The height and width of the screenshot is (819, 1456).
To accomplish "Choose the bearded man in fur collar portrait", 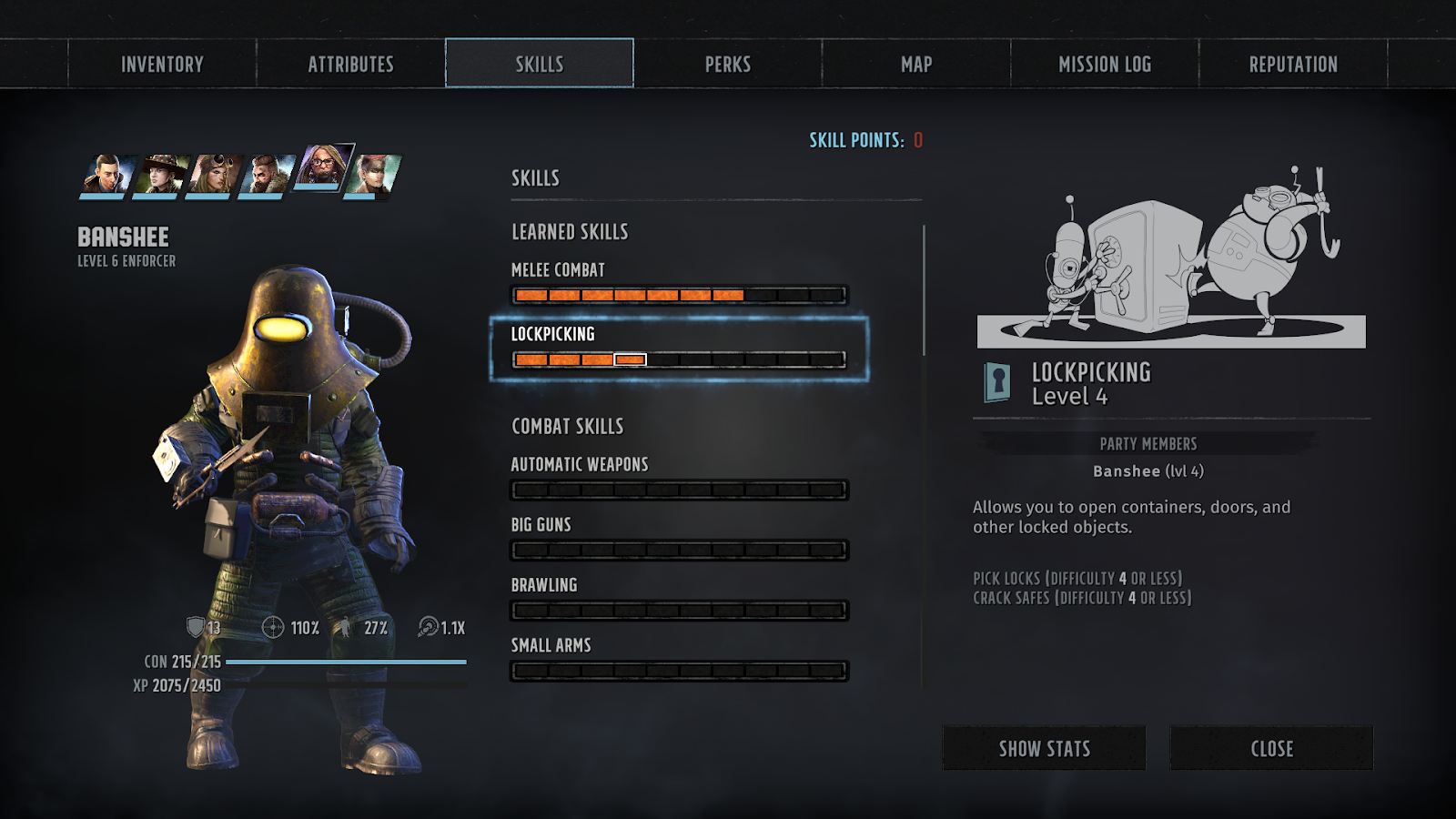I will pos(267,174).
